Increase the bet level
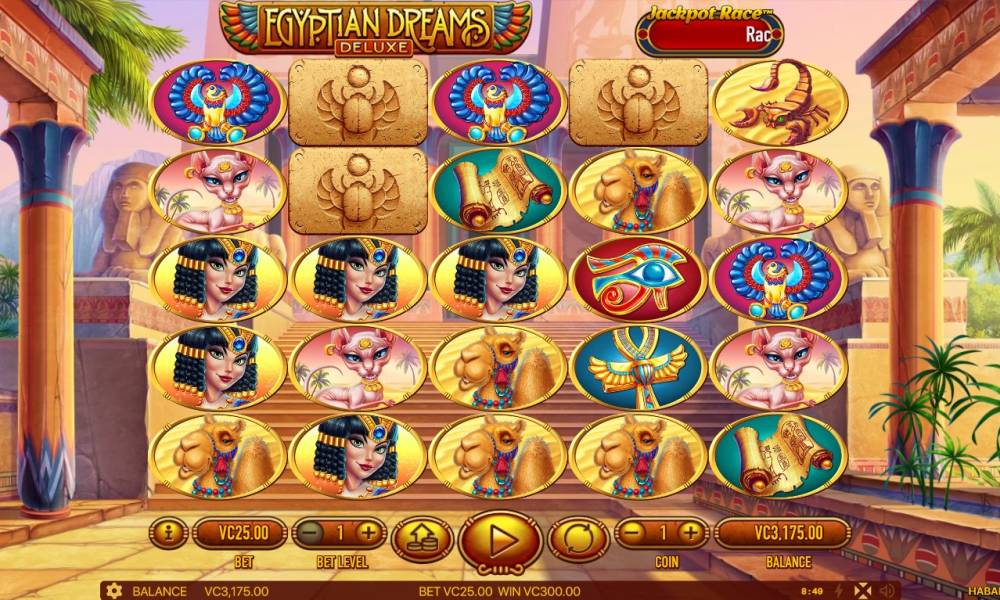This screenshot has width=1000, height=600. tap(368, 533)
